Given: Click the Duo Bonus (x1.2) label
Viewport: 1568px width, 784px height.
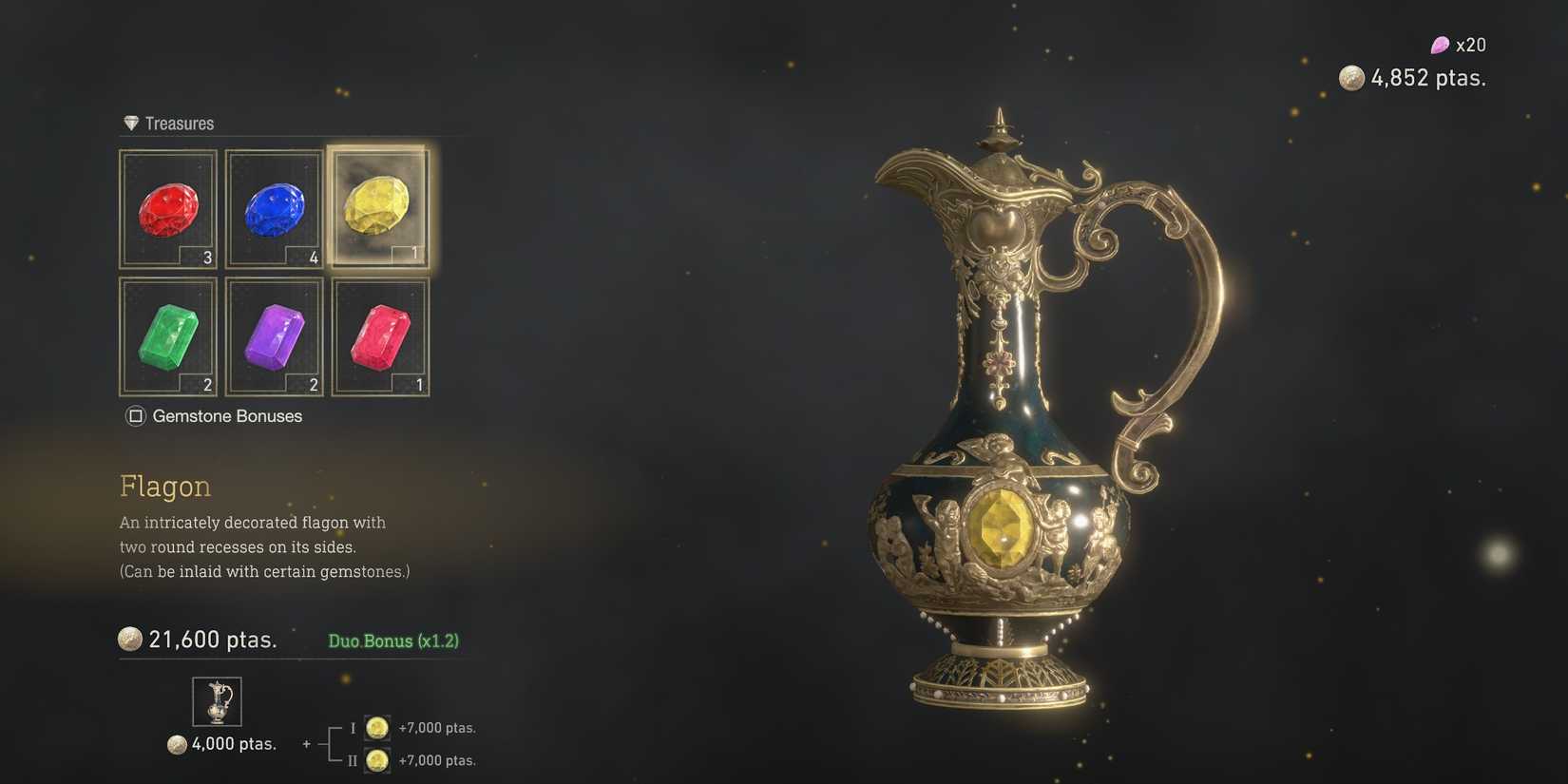Looking at the screenshot, I should click(x=392, y=641).
